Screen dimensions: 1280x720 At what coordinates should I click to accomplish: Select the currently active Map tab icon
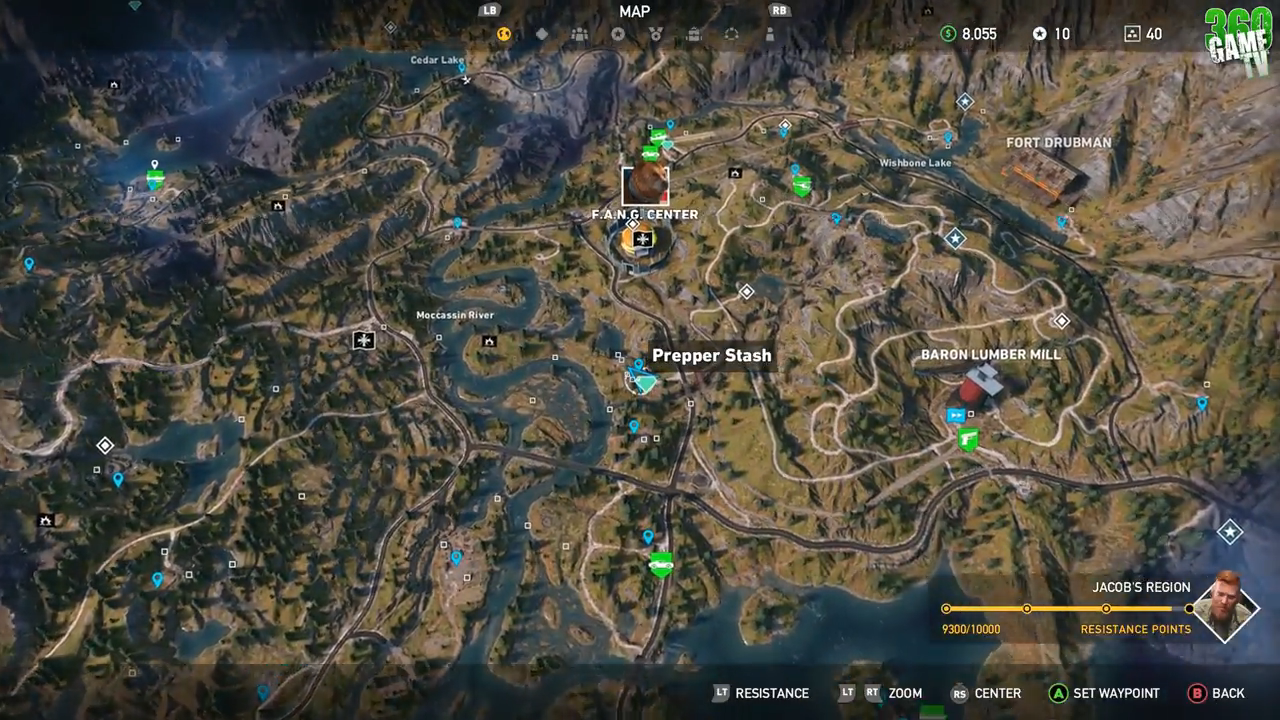(502, 33)
